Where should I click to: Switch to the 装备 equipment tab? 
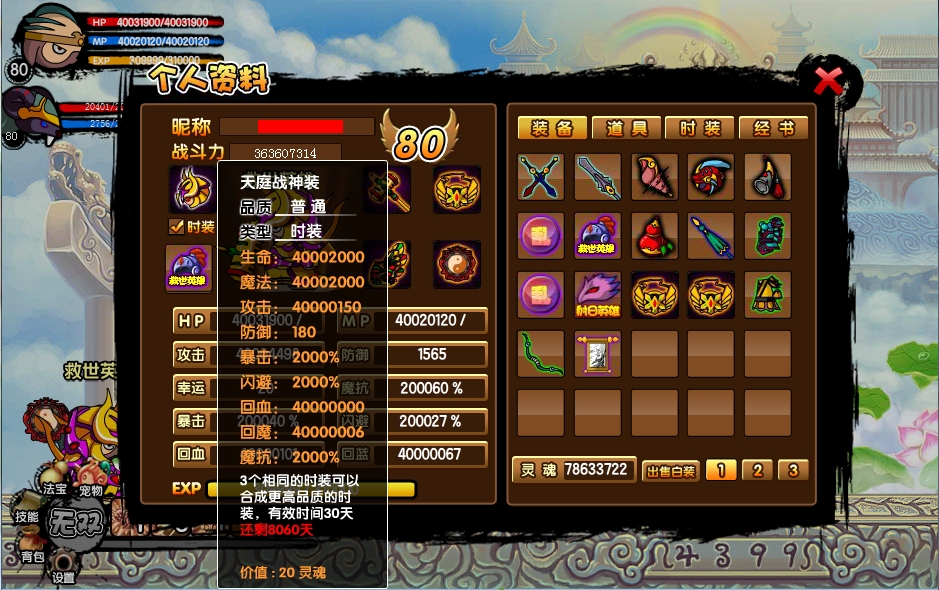coord(551,128)
